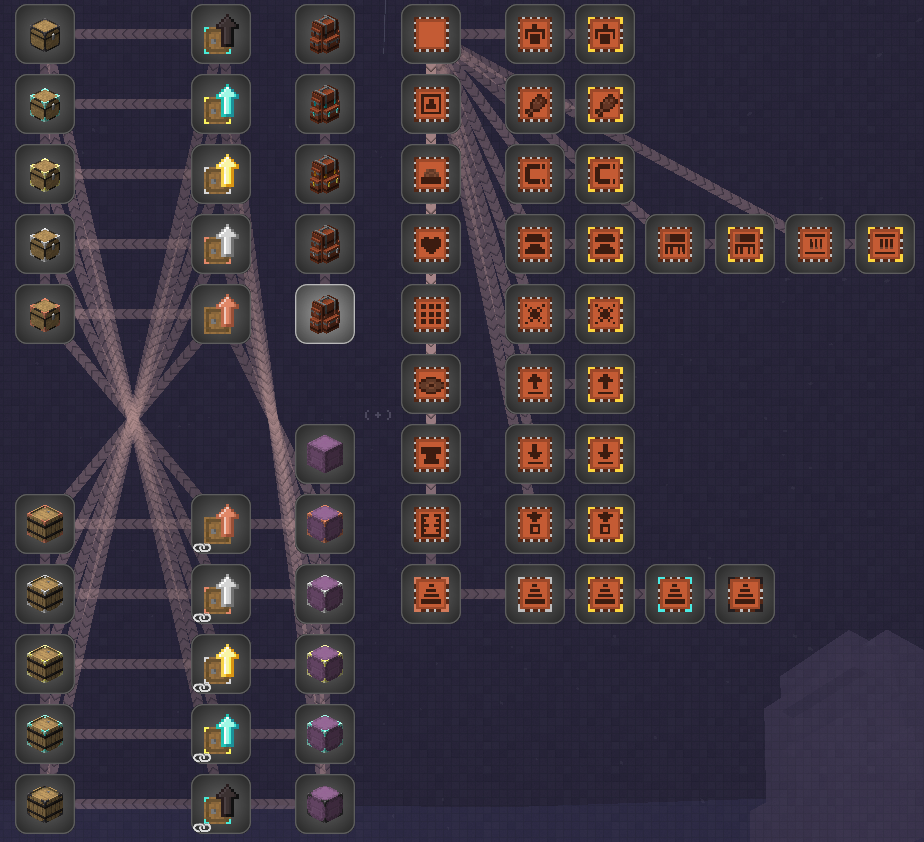Select the blank orange upgrade base quest
Screen dimensions: 924x842
point(431,34)
